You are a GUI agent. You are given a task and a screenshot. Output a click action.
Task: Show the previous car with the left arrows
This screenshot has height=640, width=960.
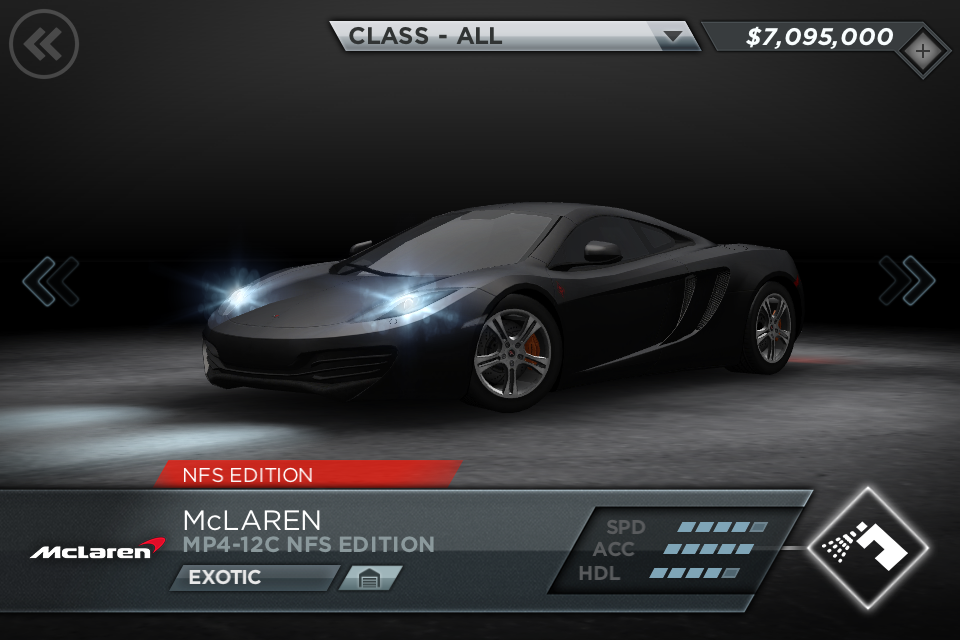click(50, 281)
